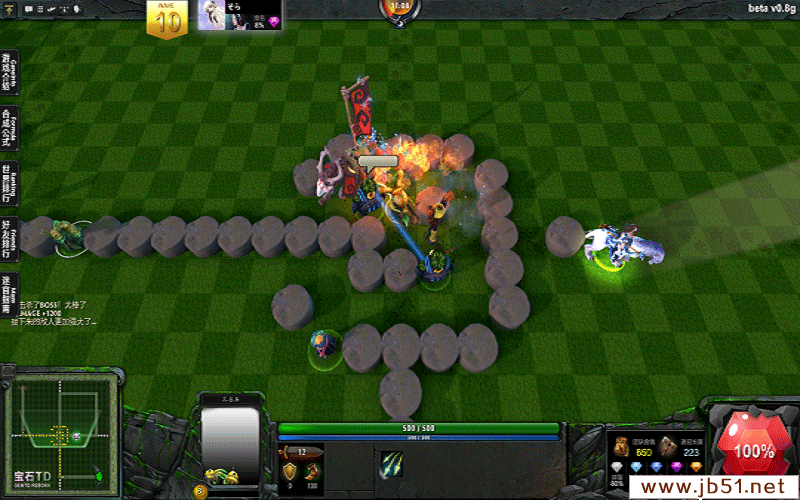800x500 pixels.
Task: Activate the green claw ability icon
Action: point(391,464)
